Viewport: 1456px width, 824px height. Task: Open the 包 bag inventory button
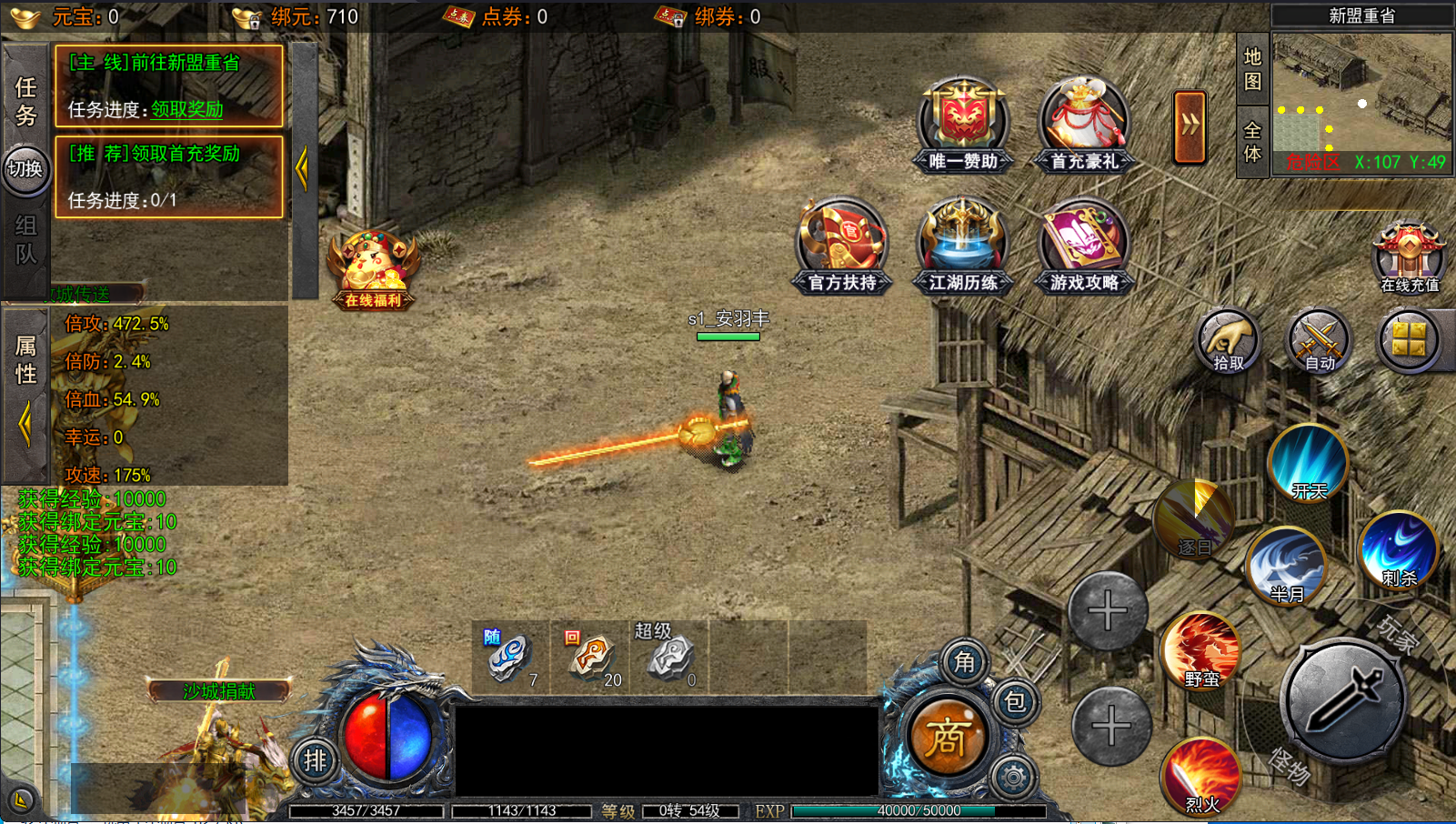[1015, 702]
